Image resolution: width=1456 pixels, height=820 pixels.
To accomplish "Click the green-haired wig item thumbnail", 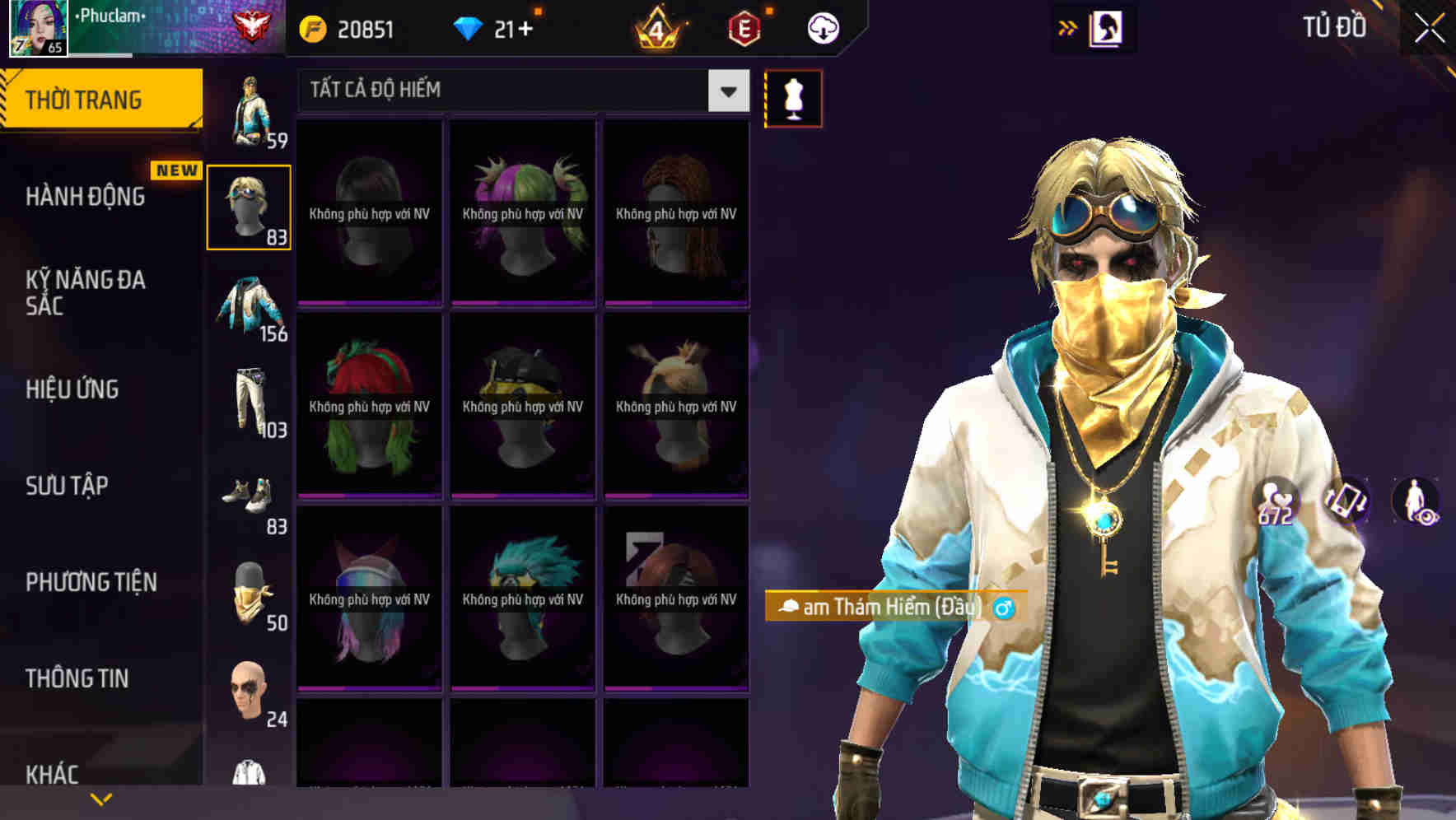I will pyautogui.click(x=370, y=403).
